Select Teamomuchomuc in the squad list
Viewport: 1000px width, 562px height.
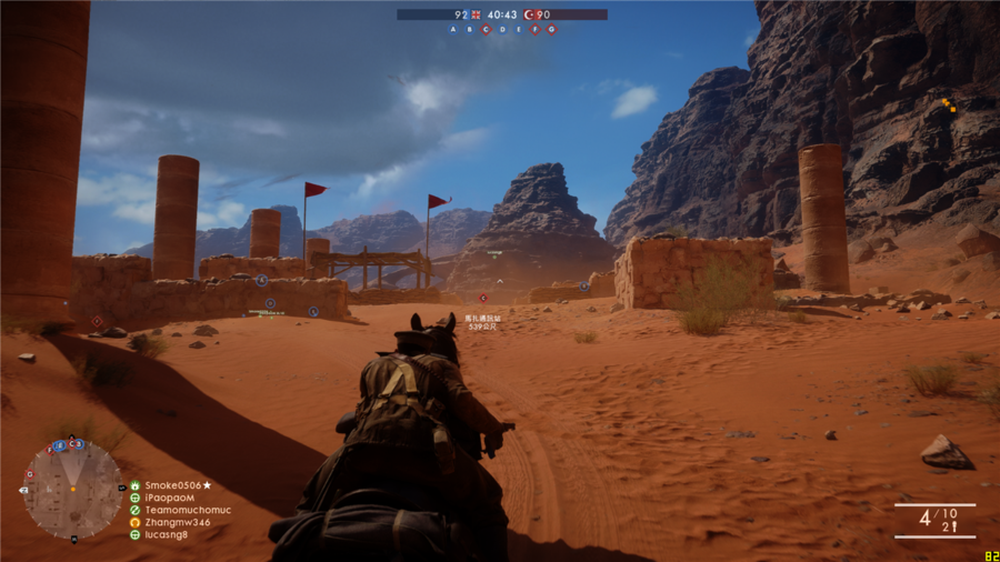coord(187,509)
